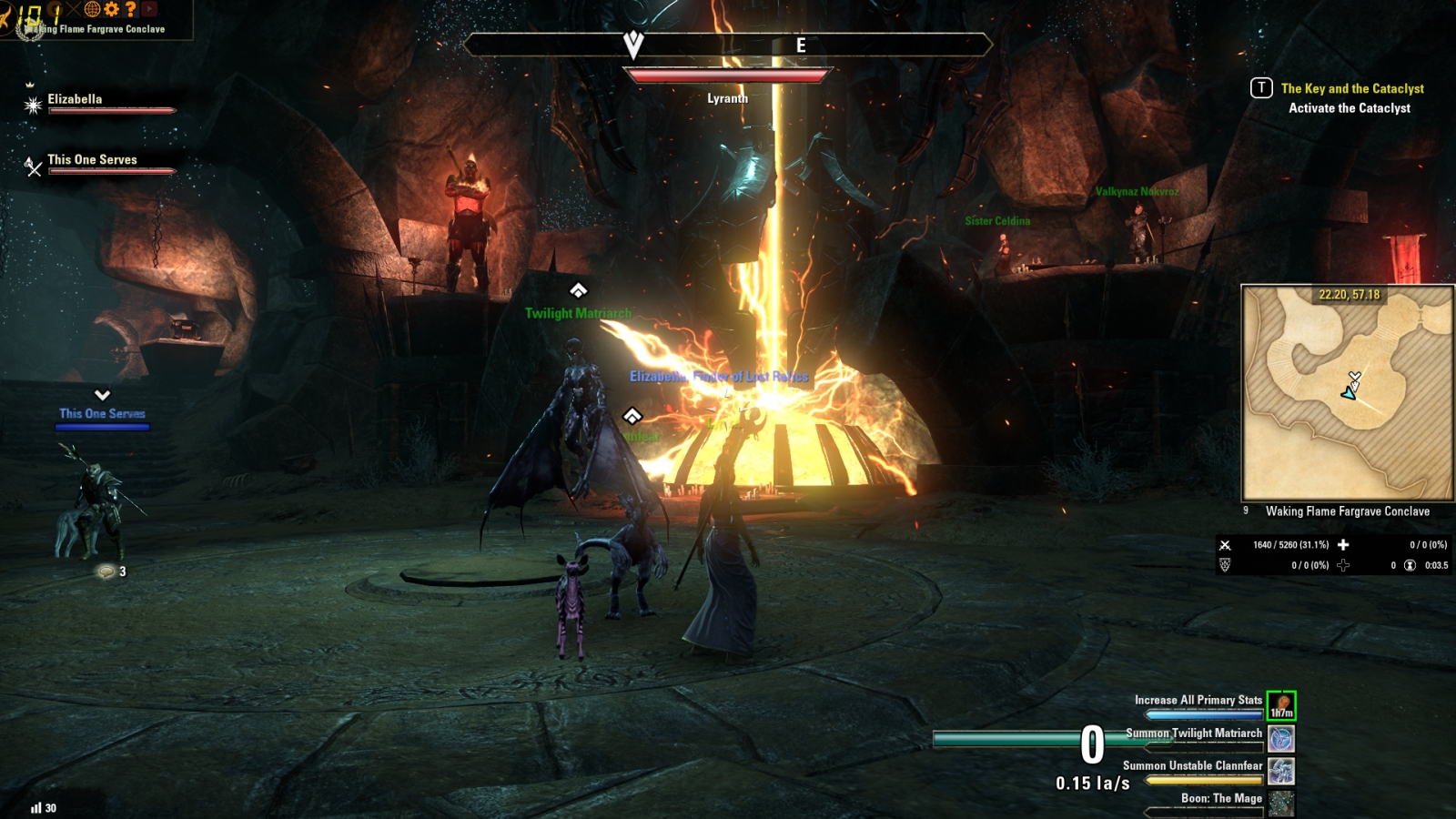Viewport: 1456px width, 819px height.
Task: Select Elizabella in the group frame
Action: point(75,99)
